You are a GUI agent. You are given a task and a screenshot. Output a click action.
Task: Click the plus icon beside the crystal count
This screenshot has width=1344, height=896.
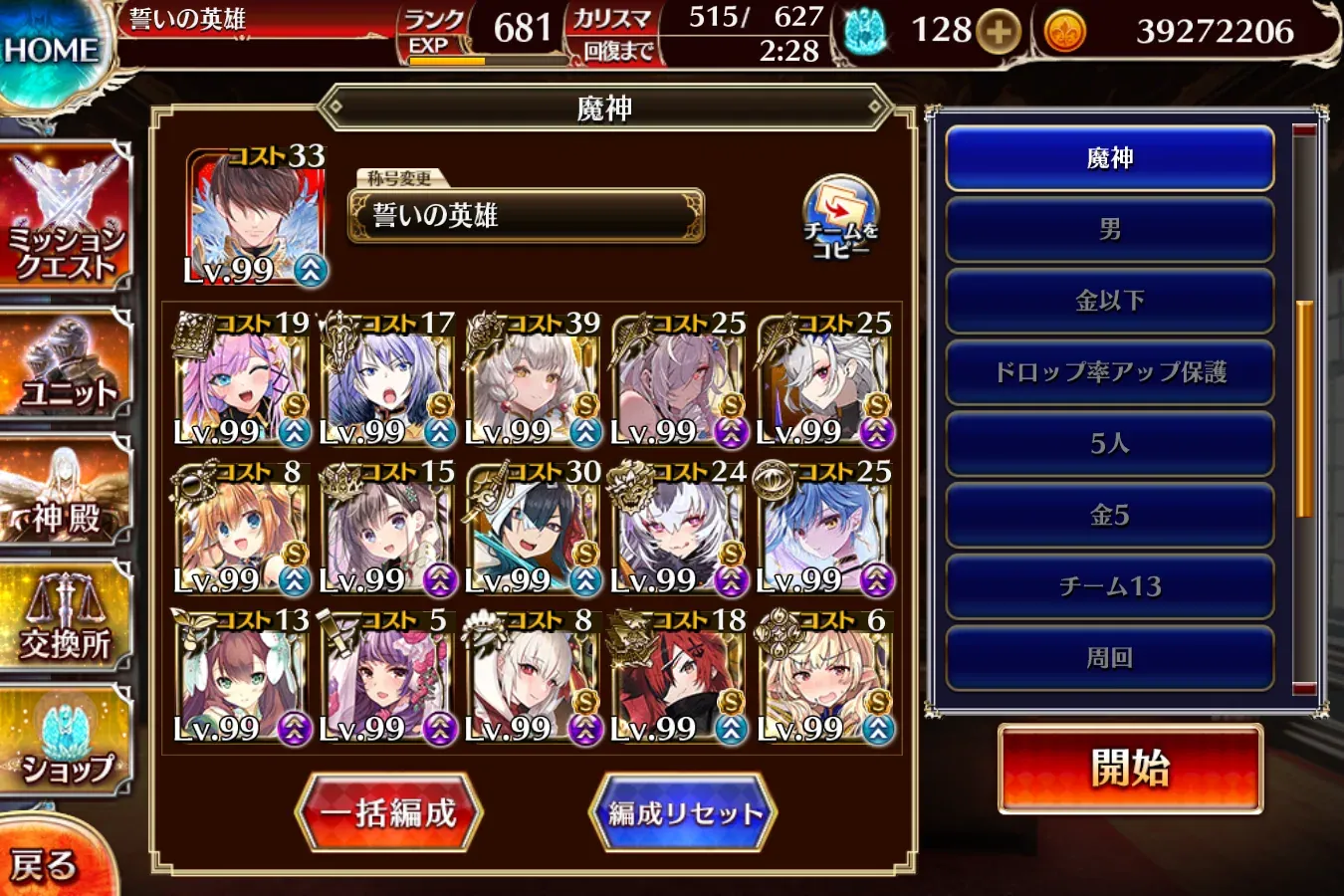[999, 30]
